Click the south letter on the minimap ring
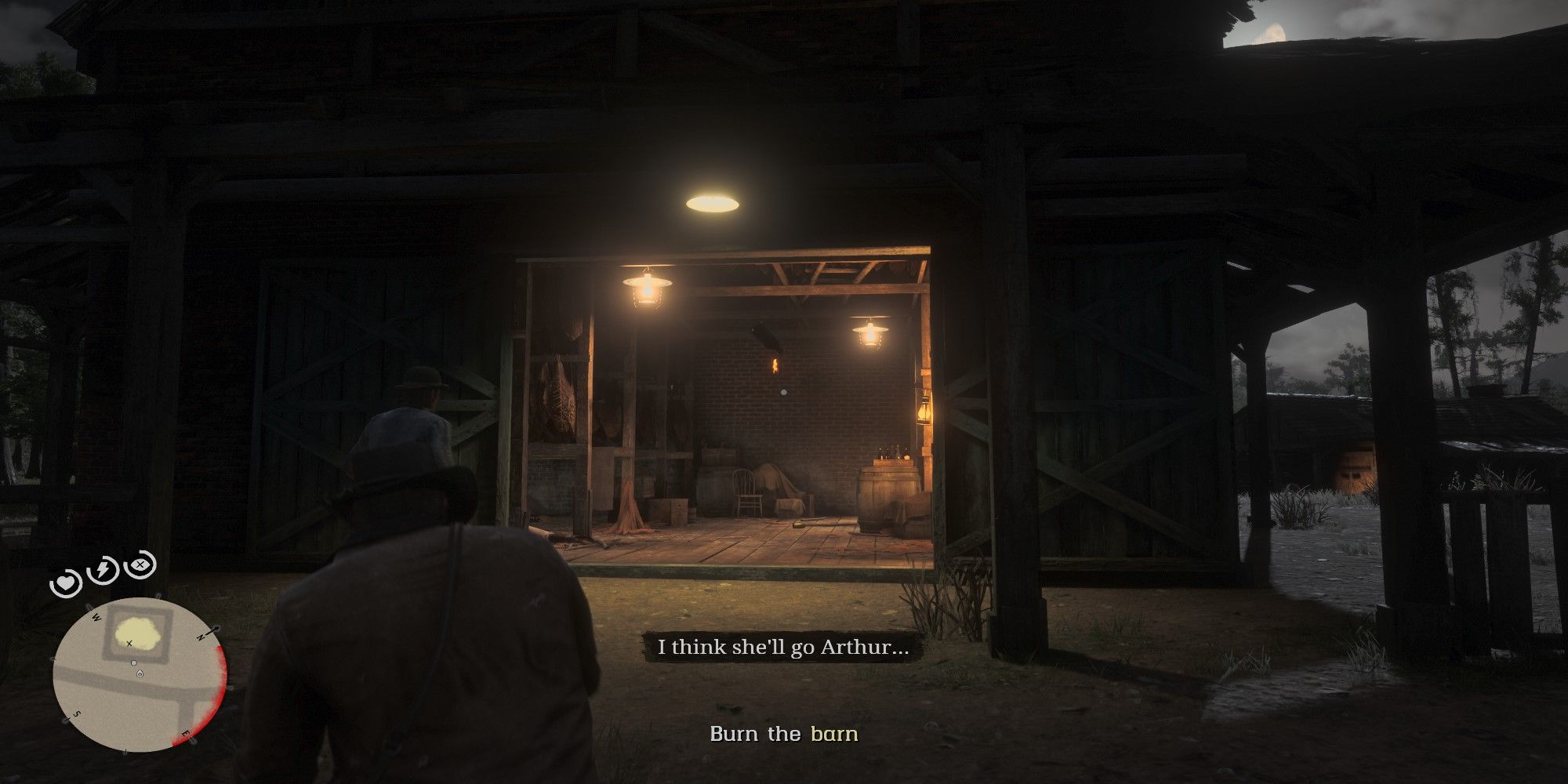The width and height of the screenshot is (1568, 784). [x=75, y=713]
